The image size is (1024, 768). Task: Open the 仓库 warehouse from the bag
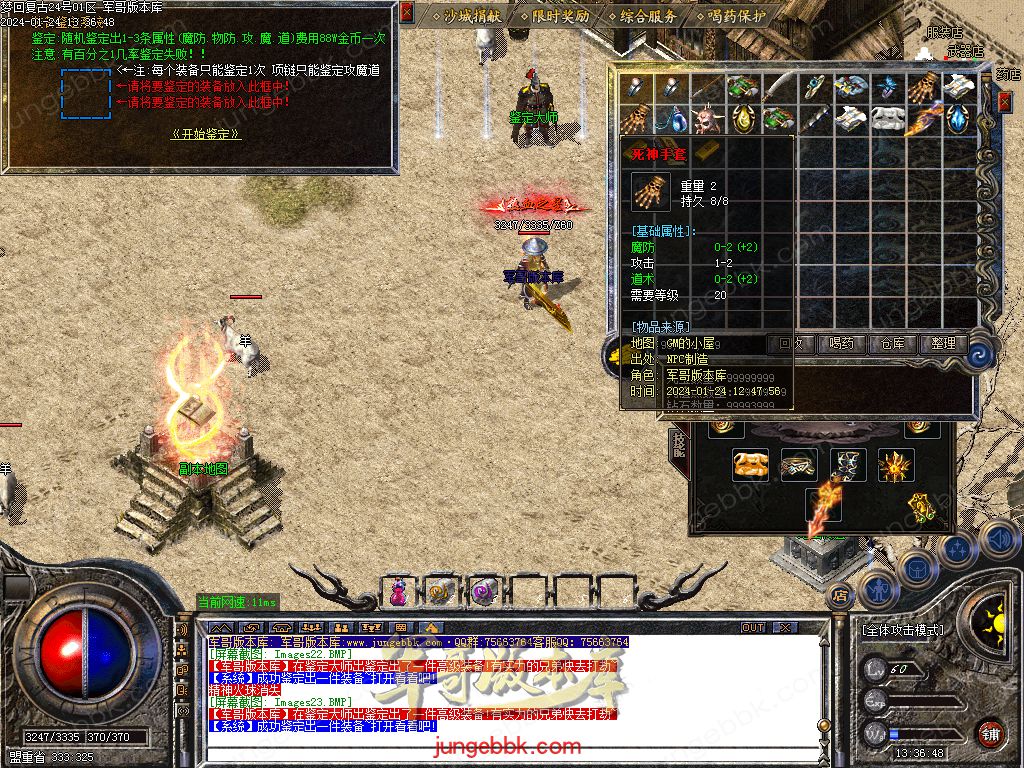[892, 343]
